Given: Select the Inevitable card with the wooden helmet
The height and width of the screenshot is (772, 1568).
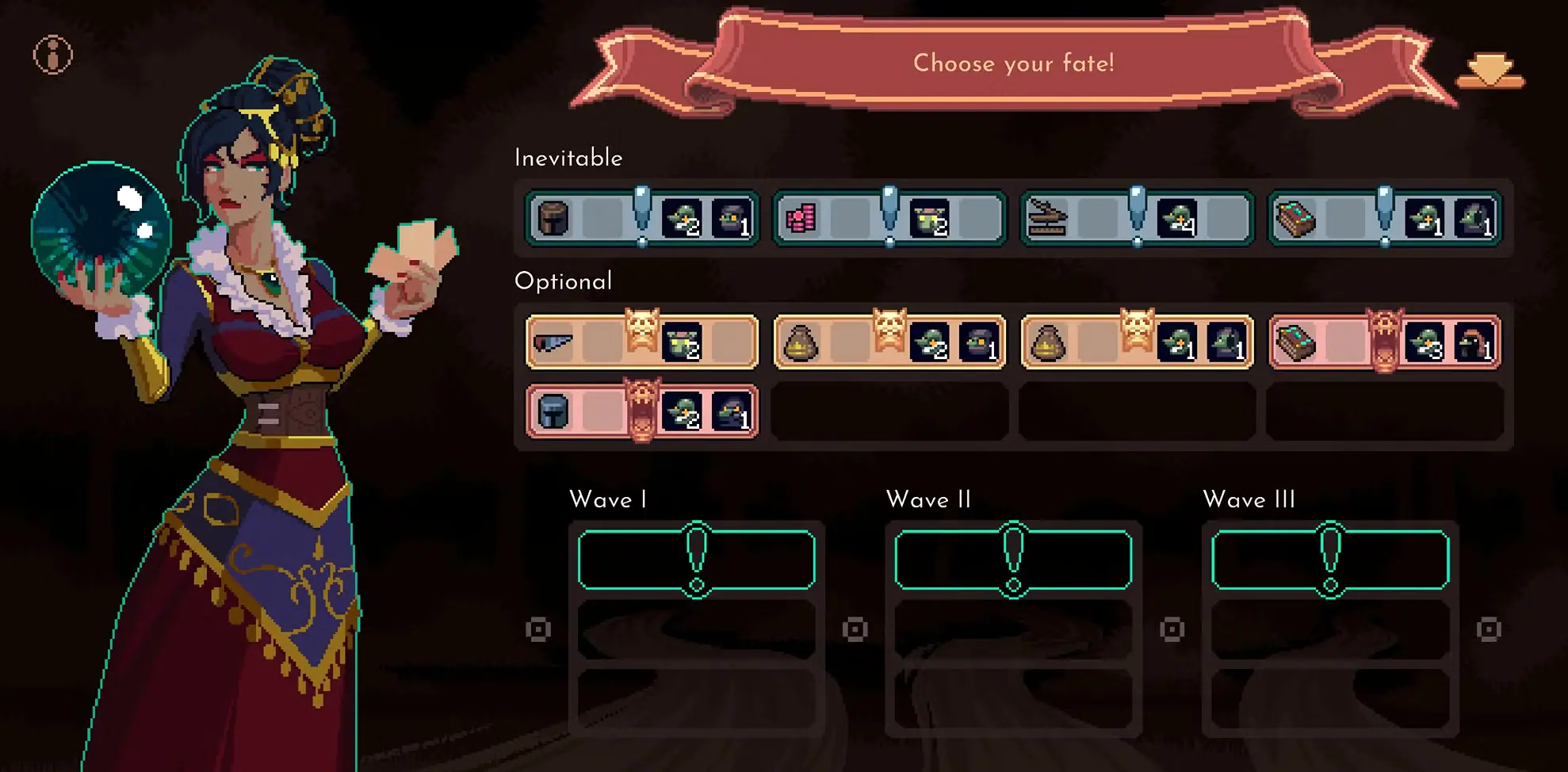Looking at the screenshot, I should 642,218.
